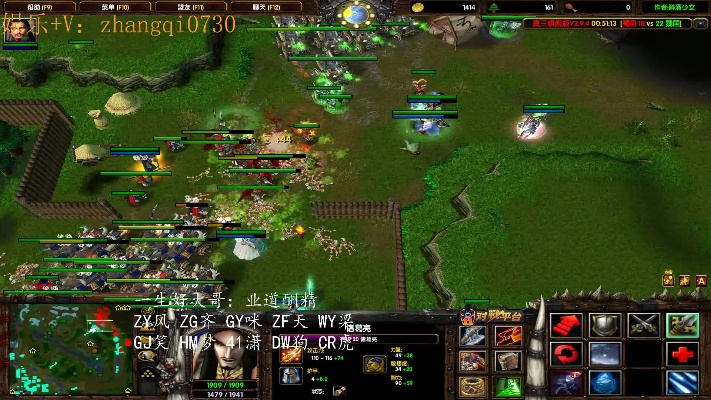711x400 pixels.
Task: Choose the Patrol circular arrows command
Action: 567,354
